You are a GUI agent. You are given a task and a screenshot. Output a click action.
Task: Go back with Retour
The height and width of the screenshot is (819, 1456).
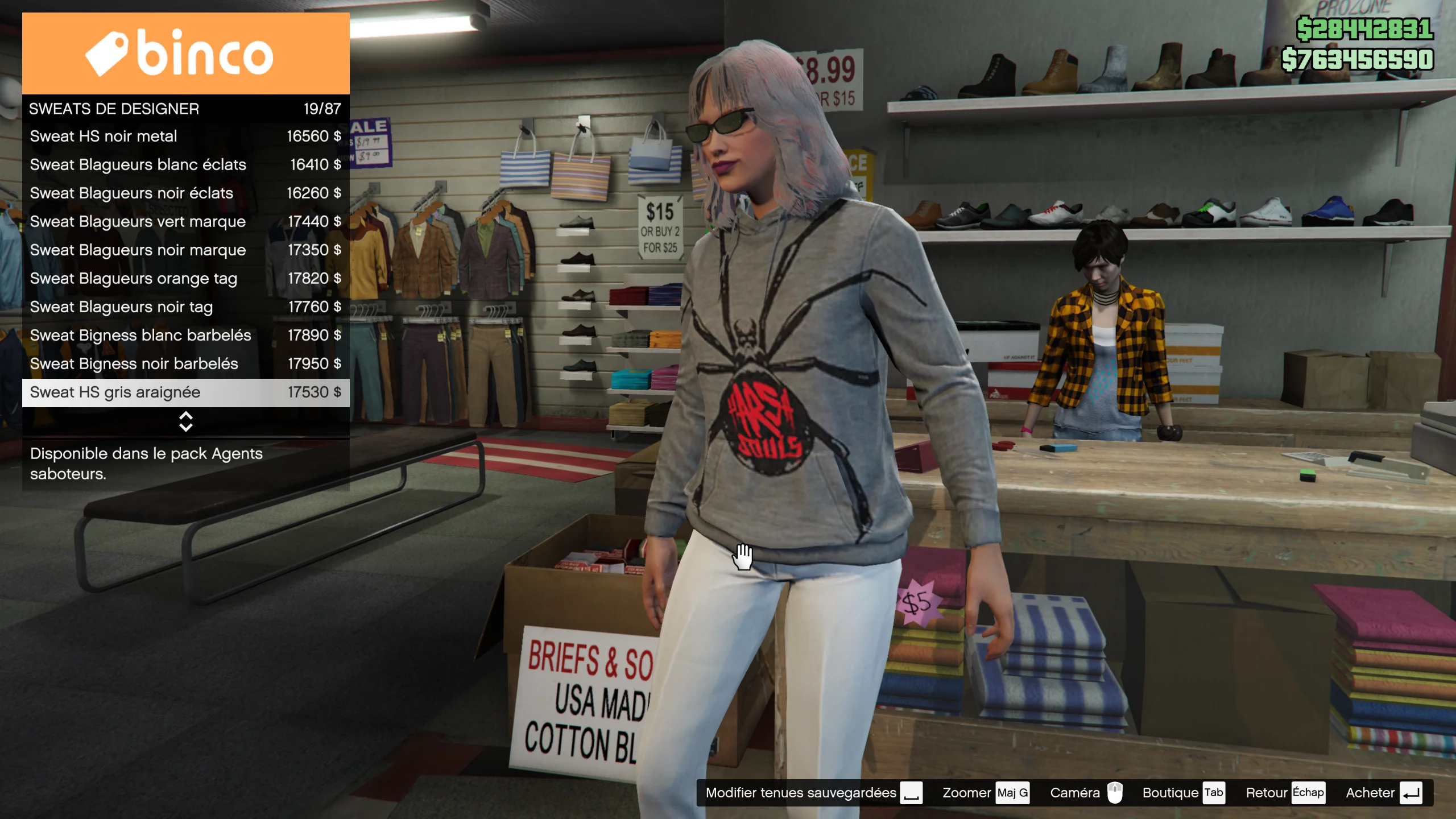pos(1284,793)
